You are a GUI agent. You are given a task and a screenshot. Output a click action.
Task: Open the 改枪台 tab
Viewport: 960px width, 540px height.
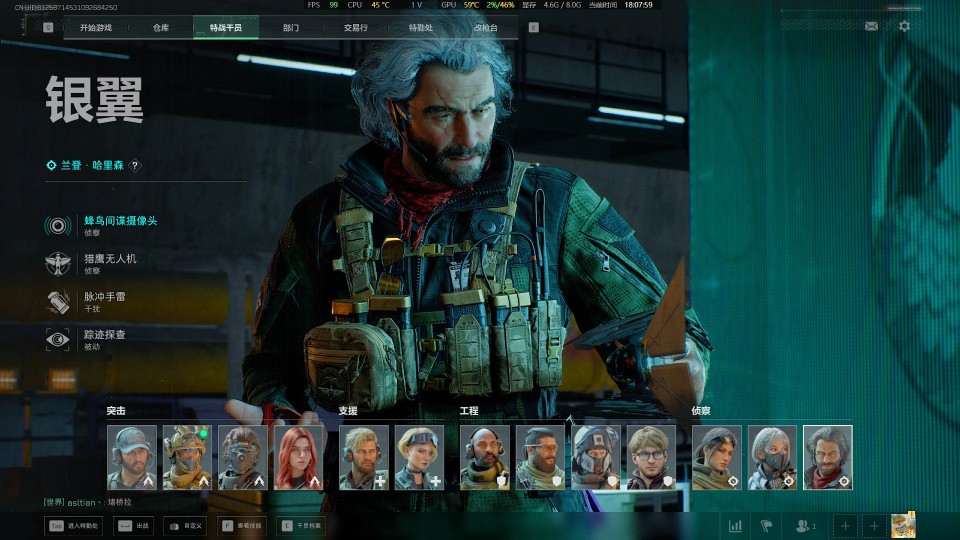point(485,28)
